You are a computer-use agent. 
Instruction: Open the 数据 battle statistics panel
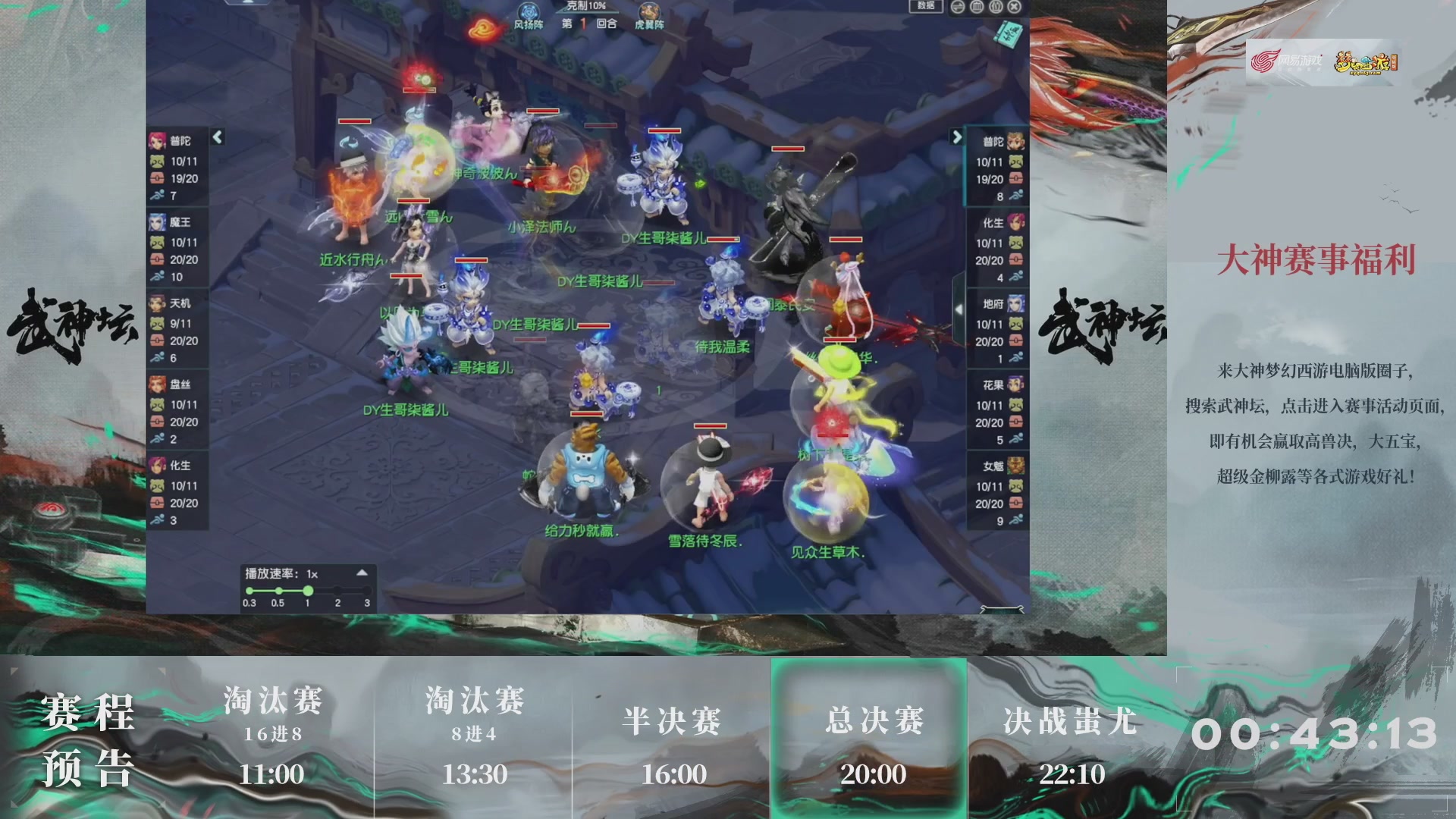927,6
